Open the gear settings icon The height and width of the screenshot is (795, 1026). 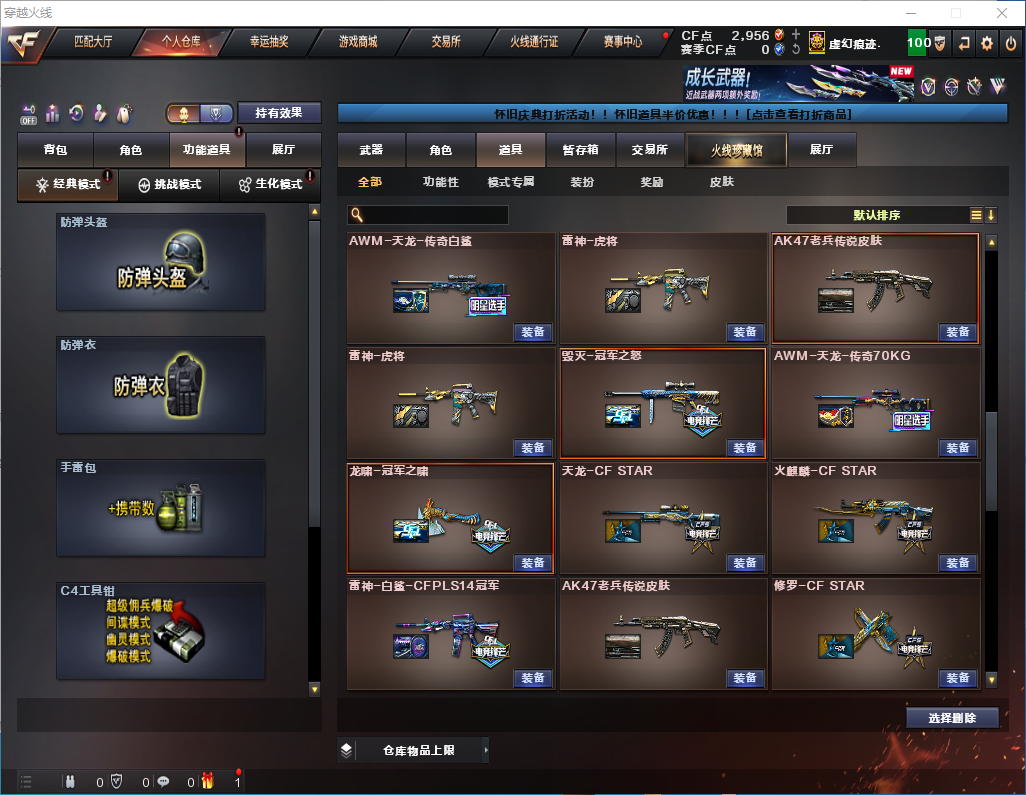point(986,43)
